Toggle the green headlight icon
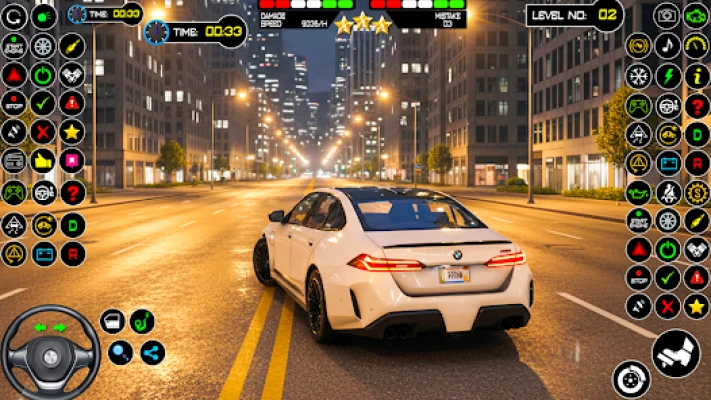Screen dimensions: 711x400 [x=43, y=17]
